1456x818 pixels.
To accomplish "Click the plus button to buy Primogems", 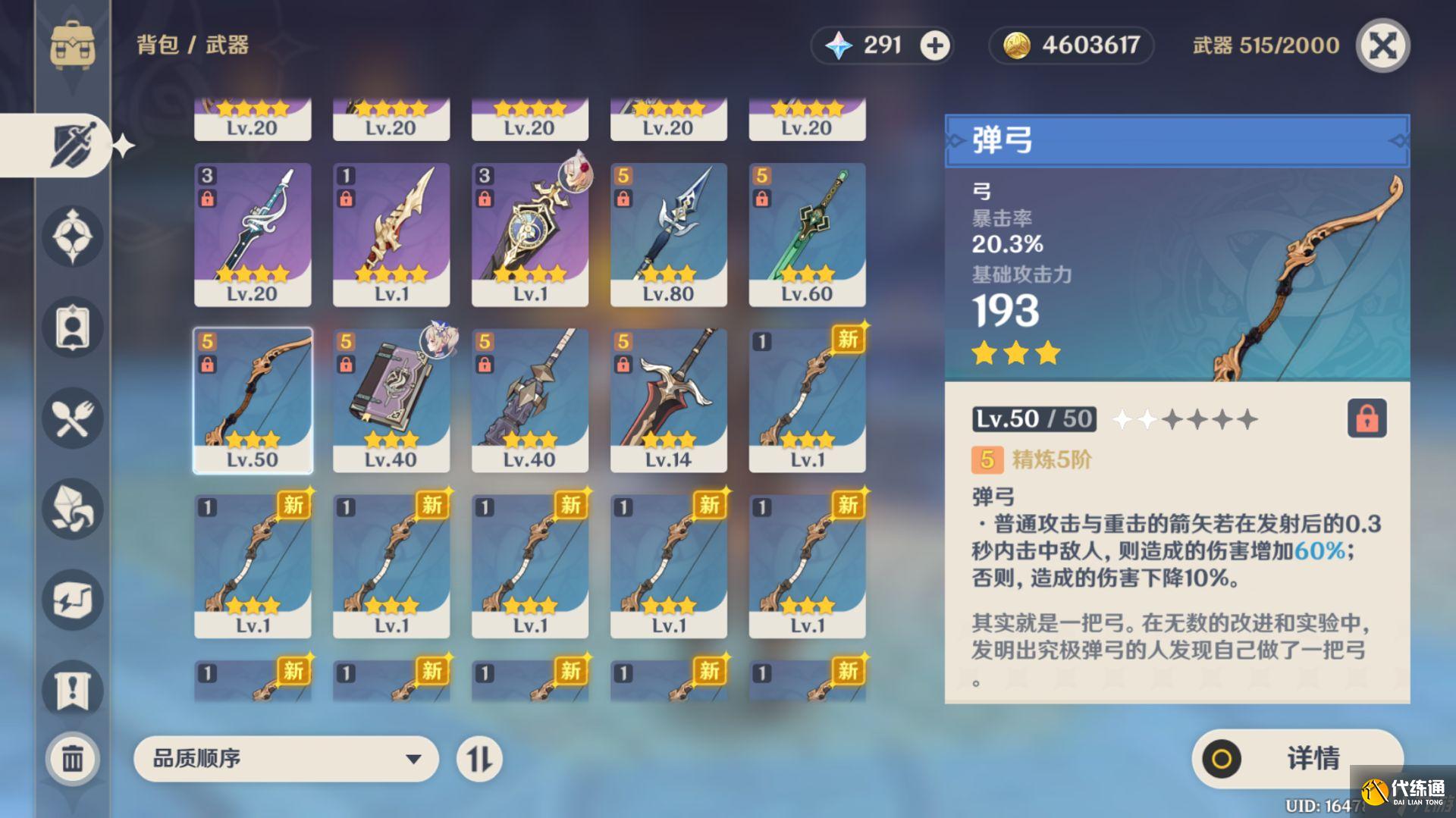I will click(934, 45).
